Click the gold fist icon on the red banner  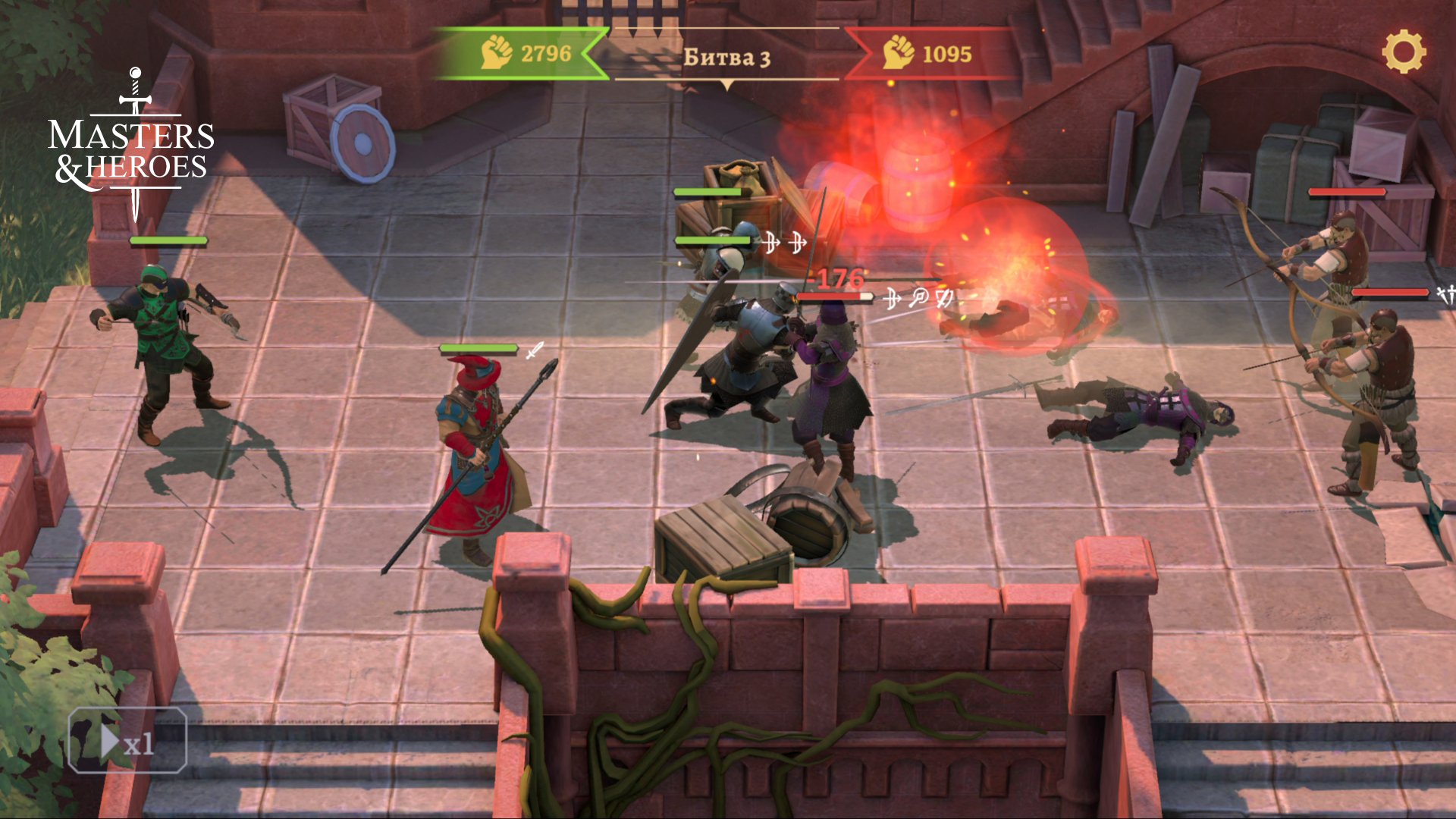(x=898, y=52)
